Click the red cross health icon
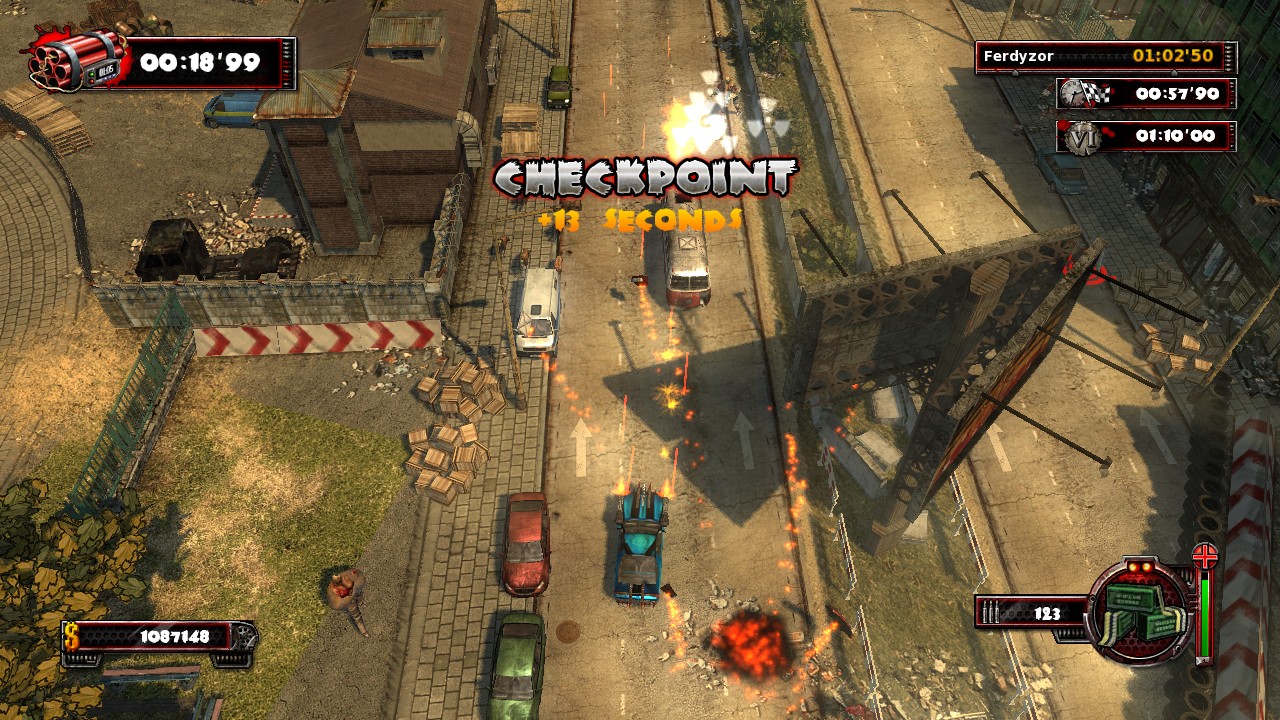This screenshot has height=720, width=1280. coord(1205,556)
